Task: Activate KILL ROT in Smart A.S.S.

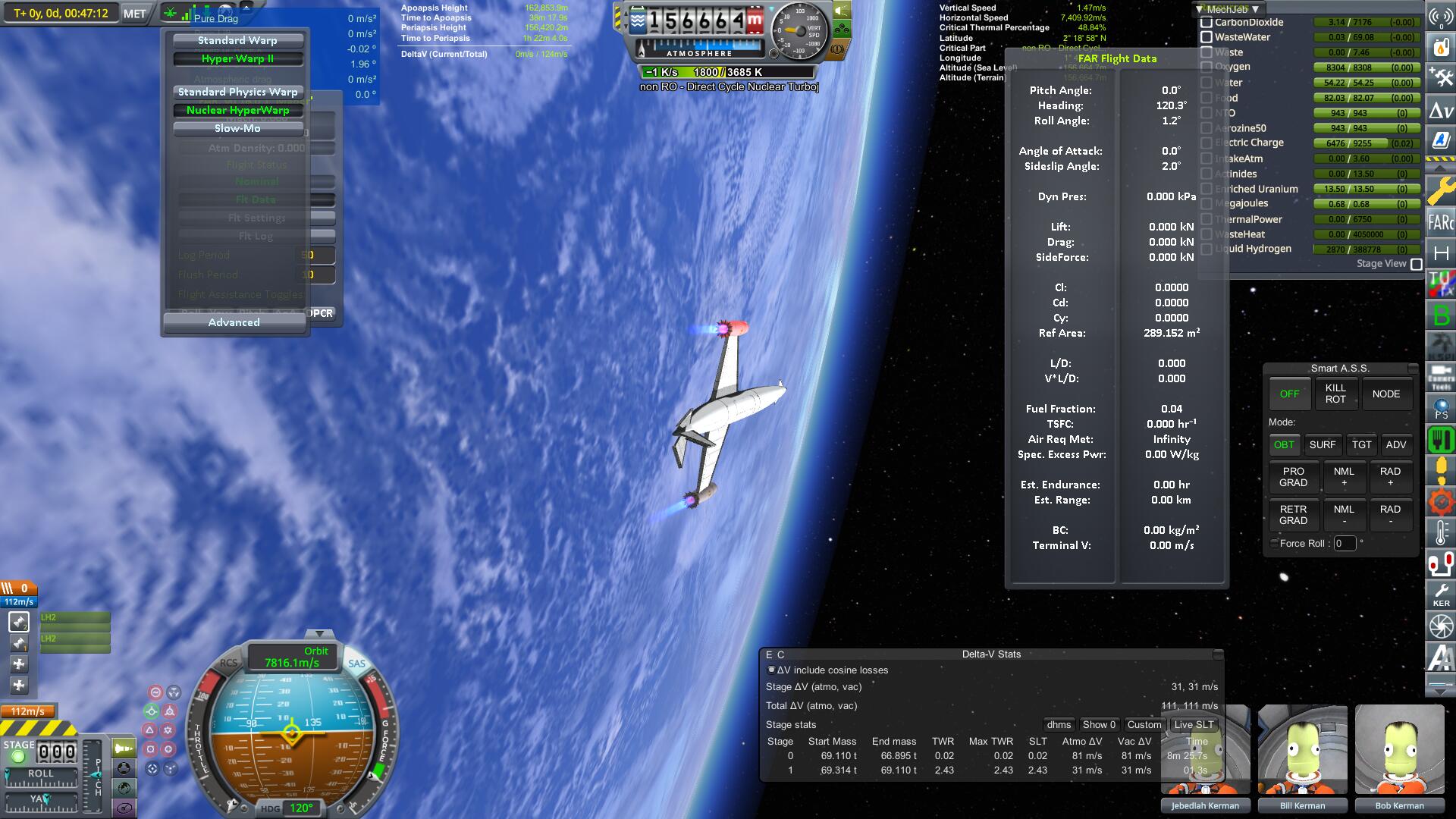Action: pos(1335,394)
